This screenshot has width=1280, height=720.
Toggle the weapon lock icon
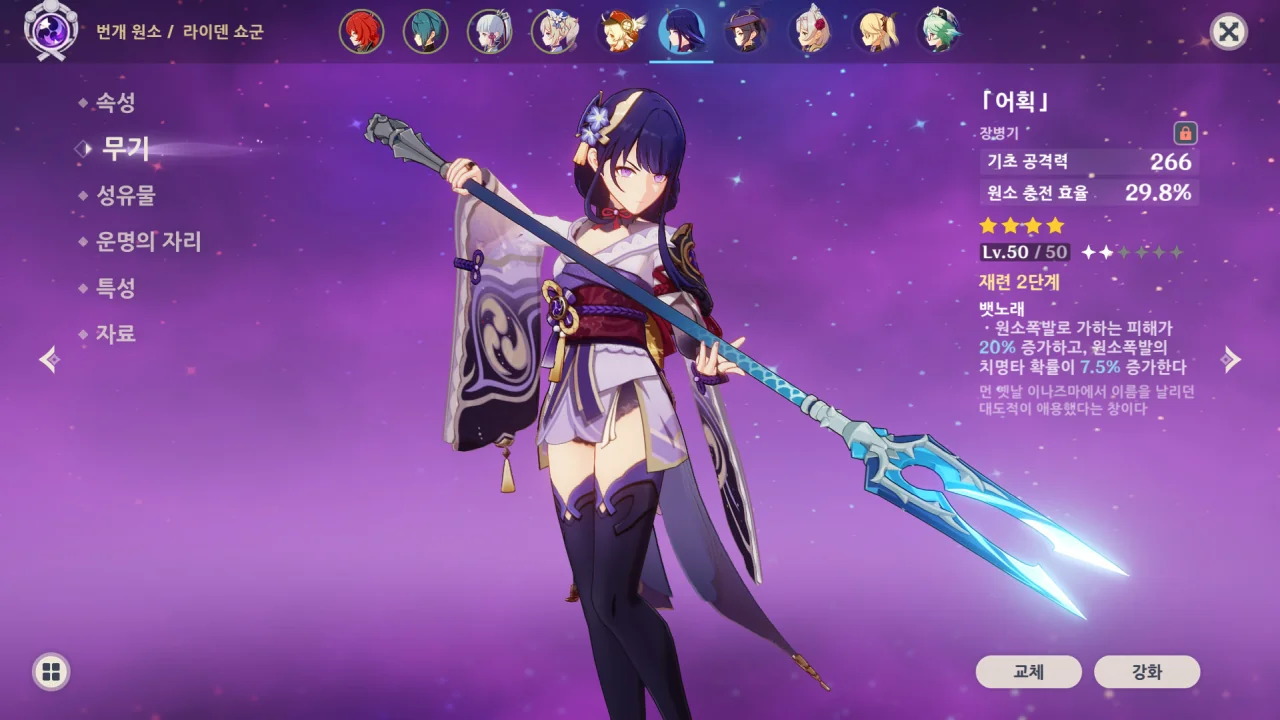[1185, 133]
